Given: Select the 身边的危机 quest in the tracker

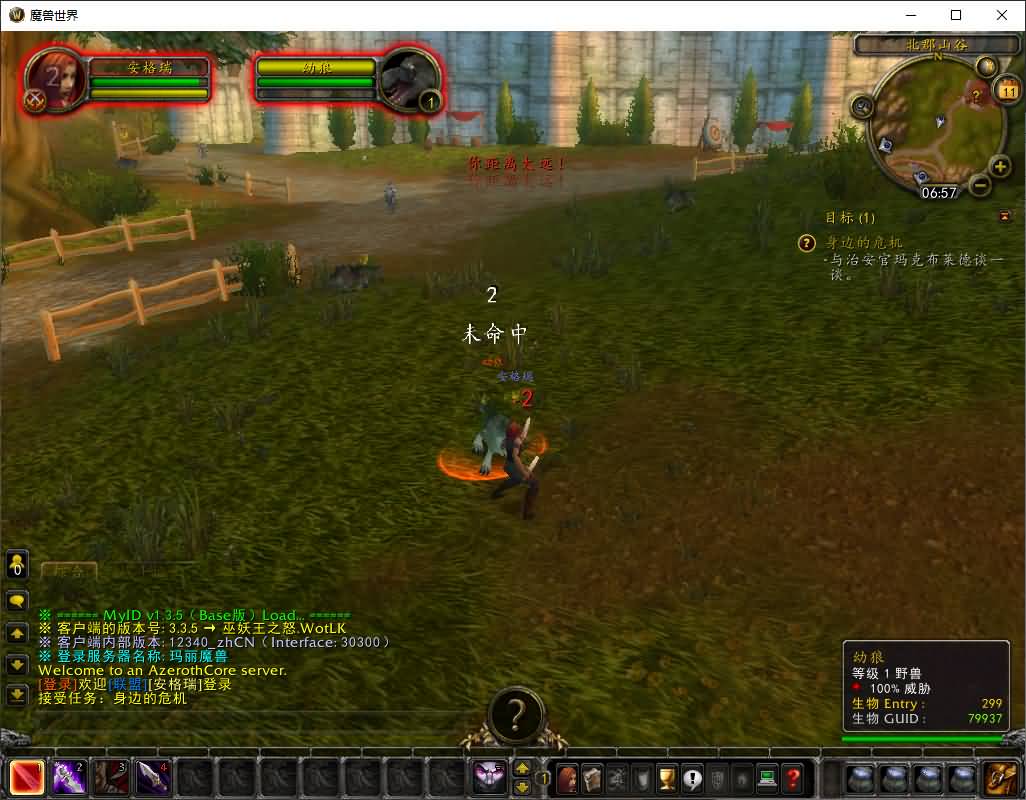Looking at the screenshot, I should click(x=864, y=242).
